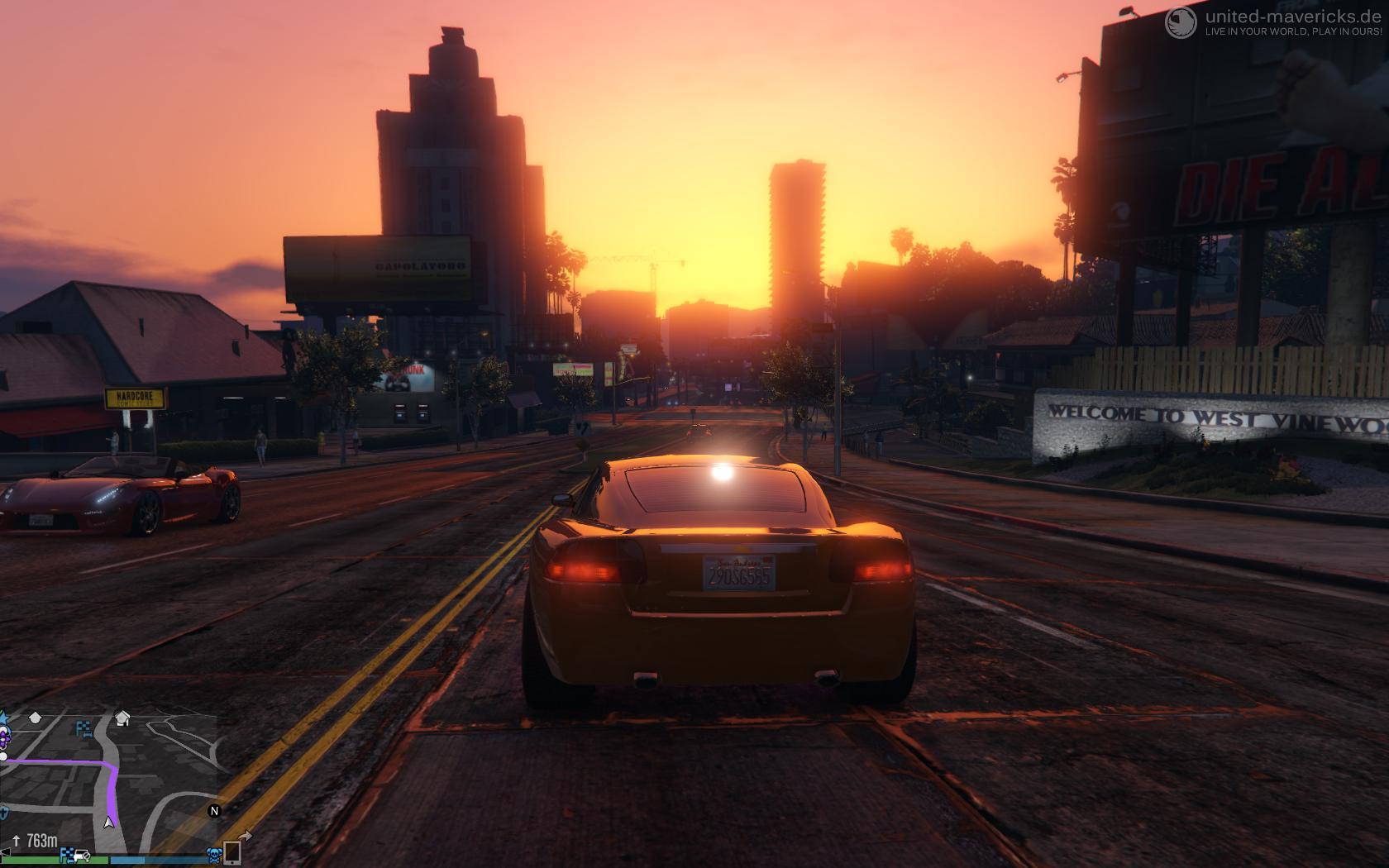Open the phone icon beside the minimap
Viewport: 1389px width, 868px height.
coord(233,852)
